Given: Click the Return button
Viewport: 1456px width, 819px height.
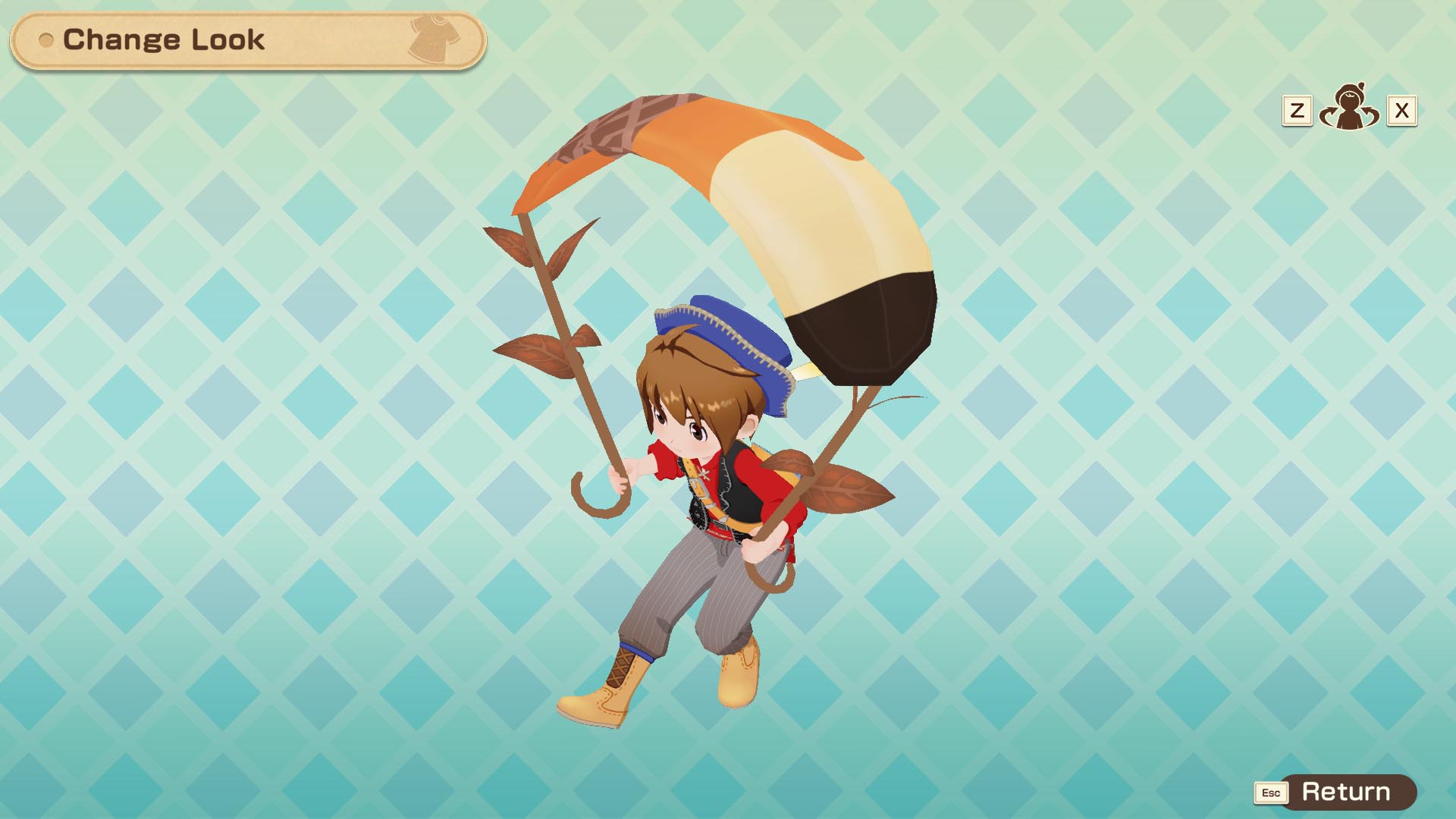Looking at the screenshot, I should (x=1345, y=792).
